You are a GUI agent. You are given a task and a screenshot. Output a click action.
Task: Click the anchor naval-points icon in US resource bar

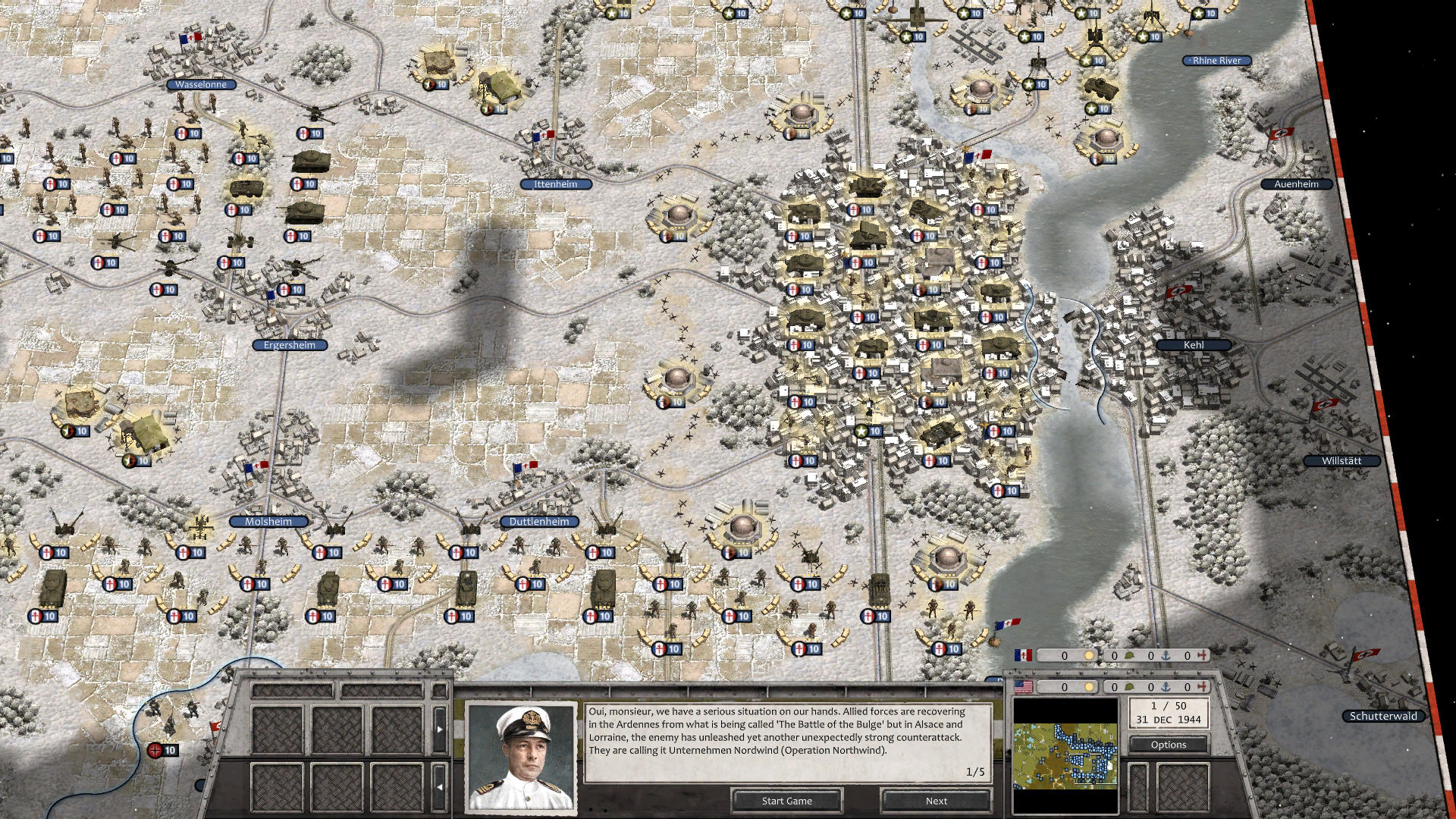pyautogui.click(x=1167, y=688)
